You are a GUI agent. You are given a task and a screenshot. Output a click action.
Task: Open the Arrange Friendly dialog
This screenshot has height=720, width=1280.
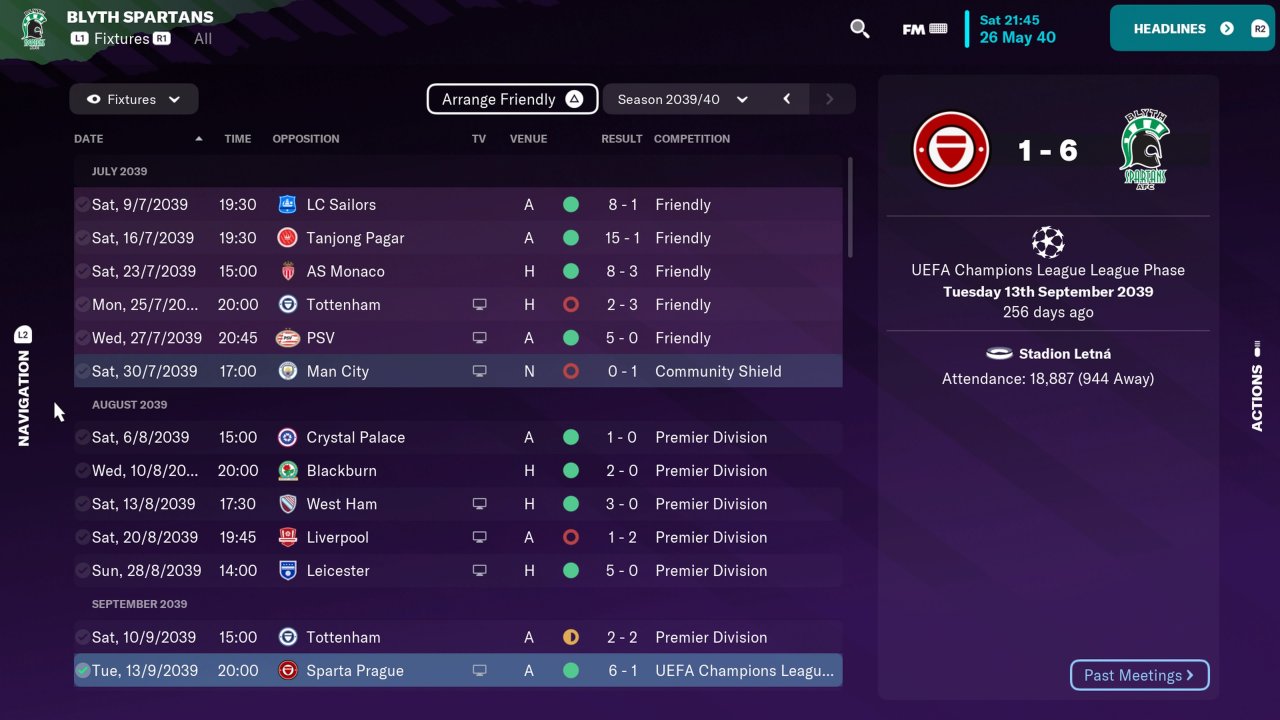(512, 99)
